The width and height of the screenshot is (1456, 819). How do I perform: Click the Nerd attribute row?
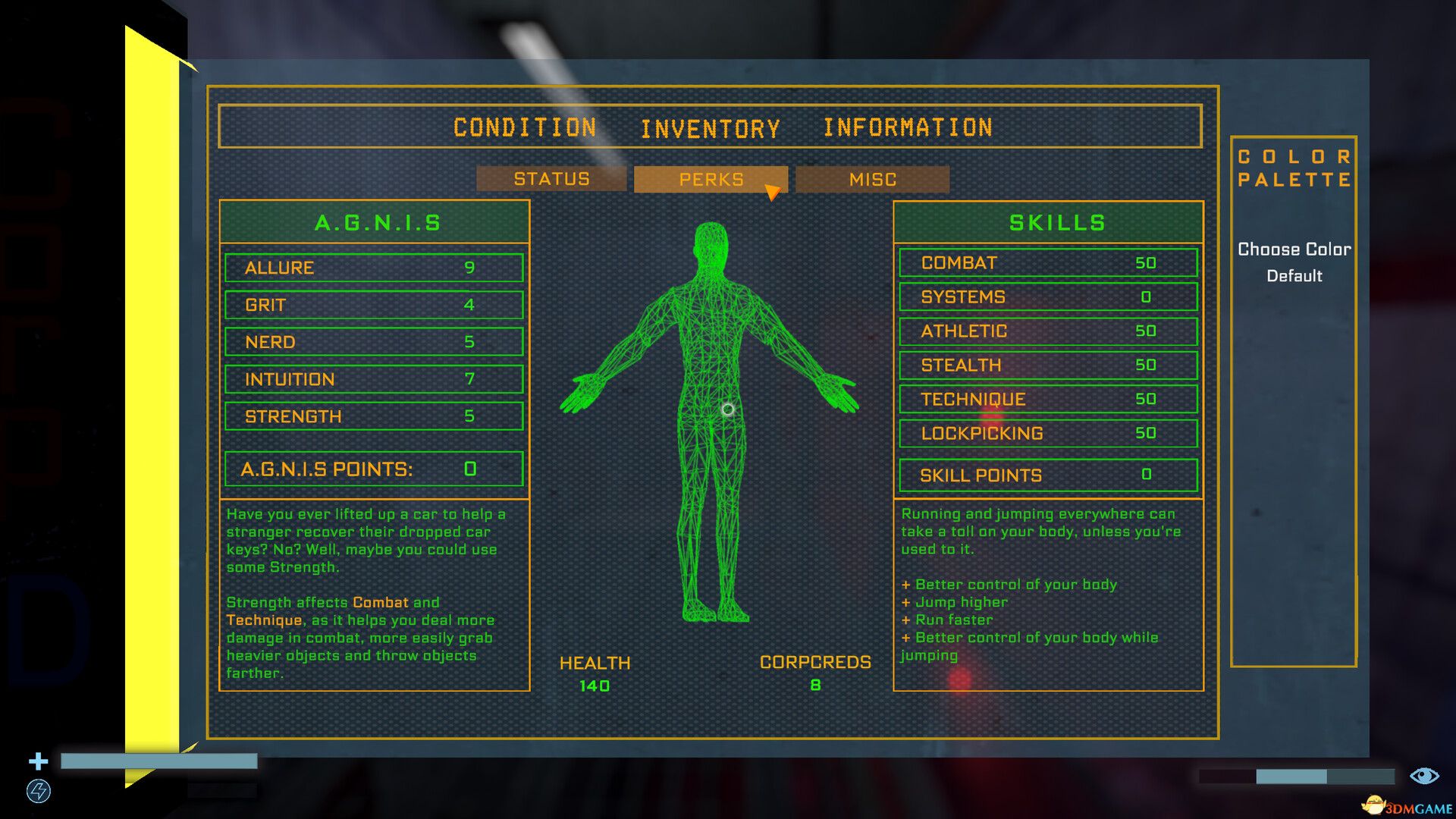(x=374, y=342)
